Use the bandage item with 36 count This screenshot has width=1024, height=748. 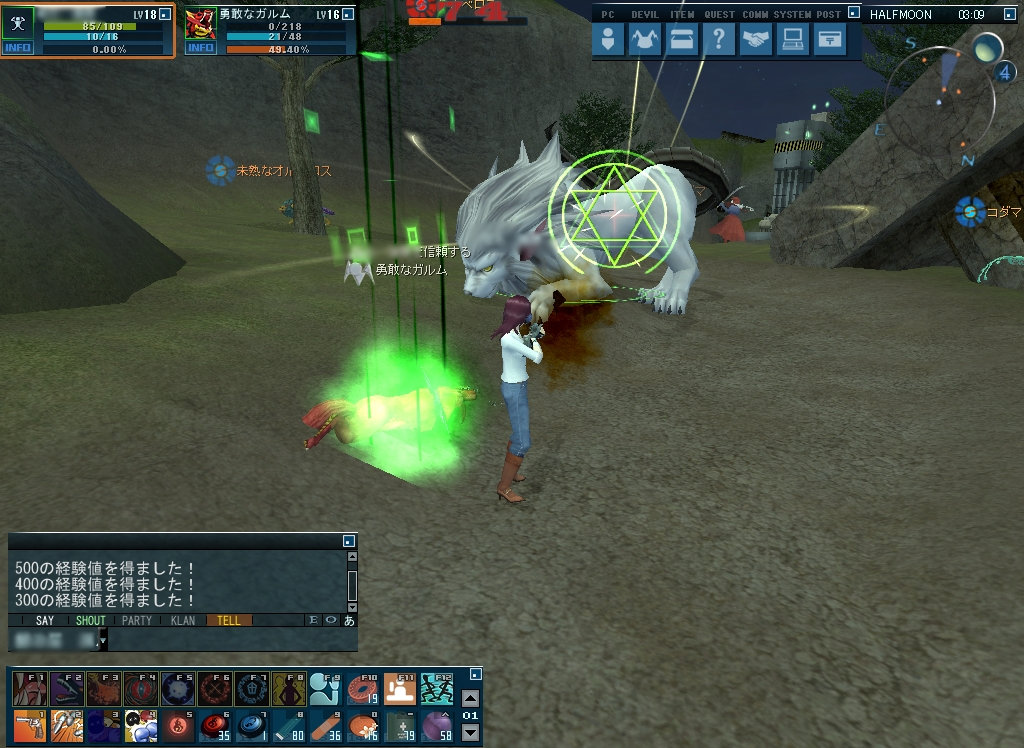click(324, 724)
